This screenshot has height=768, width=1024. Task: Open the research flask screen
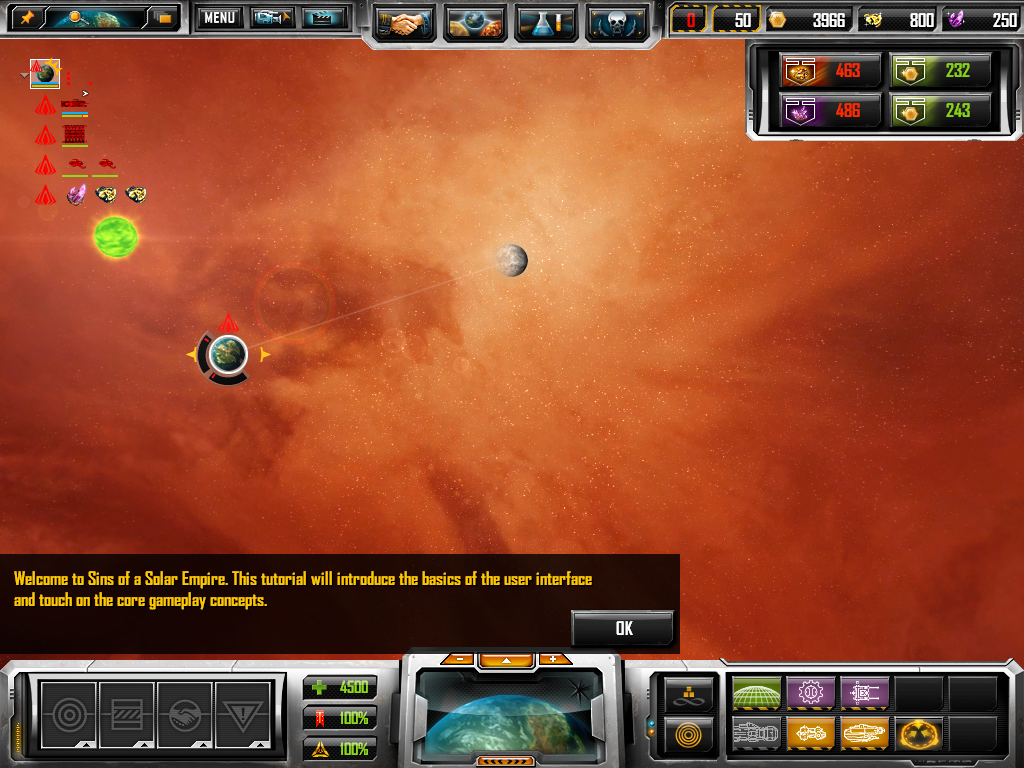(544, 23)
